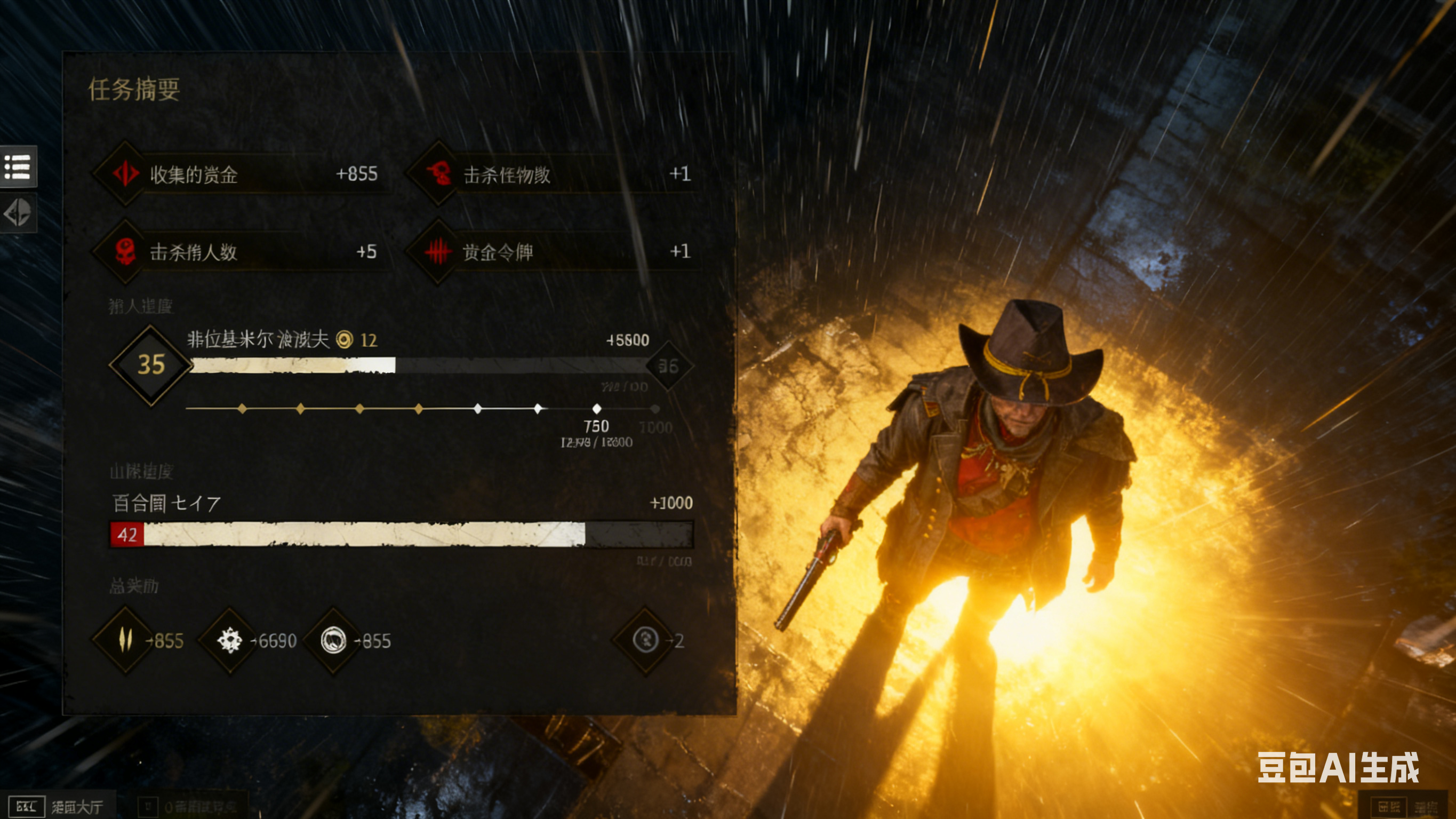Click the 750 milestone marker on progress track
This screenshot has height=819, width=1456.
(x=596, y=408)
